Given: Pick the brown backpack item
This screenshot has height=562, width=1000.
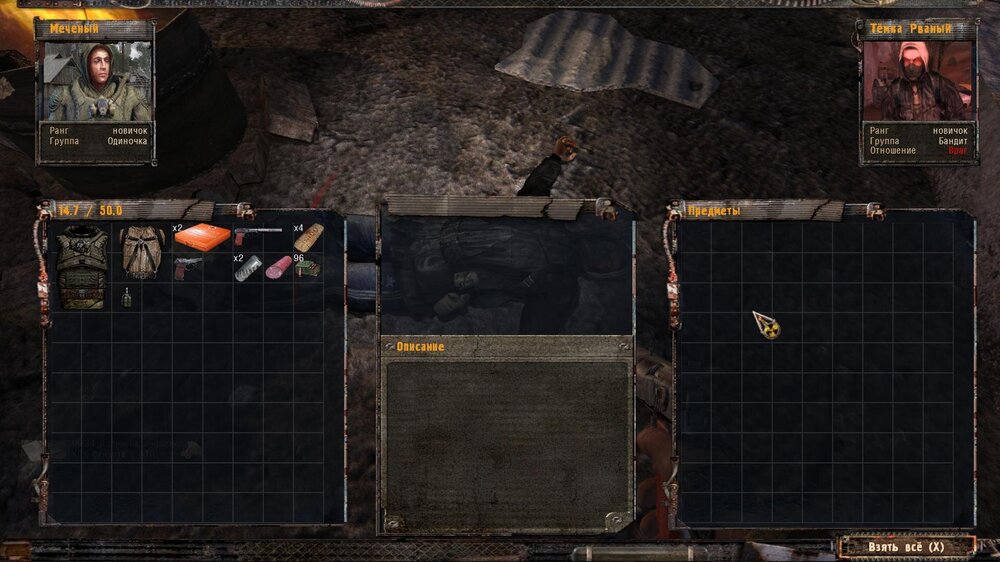Looking at the screenshot, I should point(143,252).
